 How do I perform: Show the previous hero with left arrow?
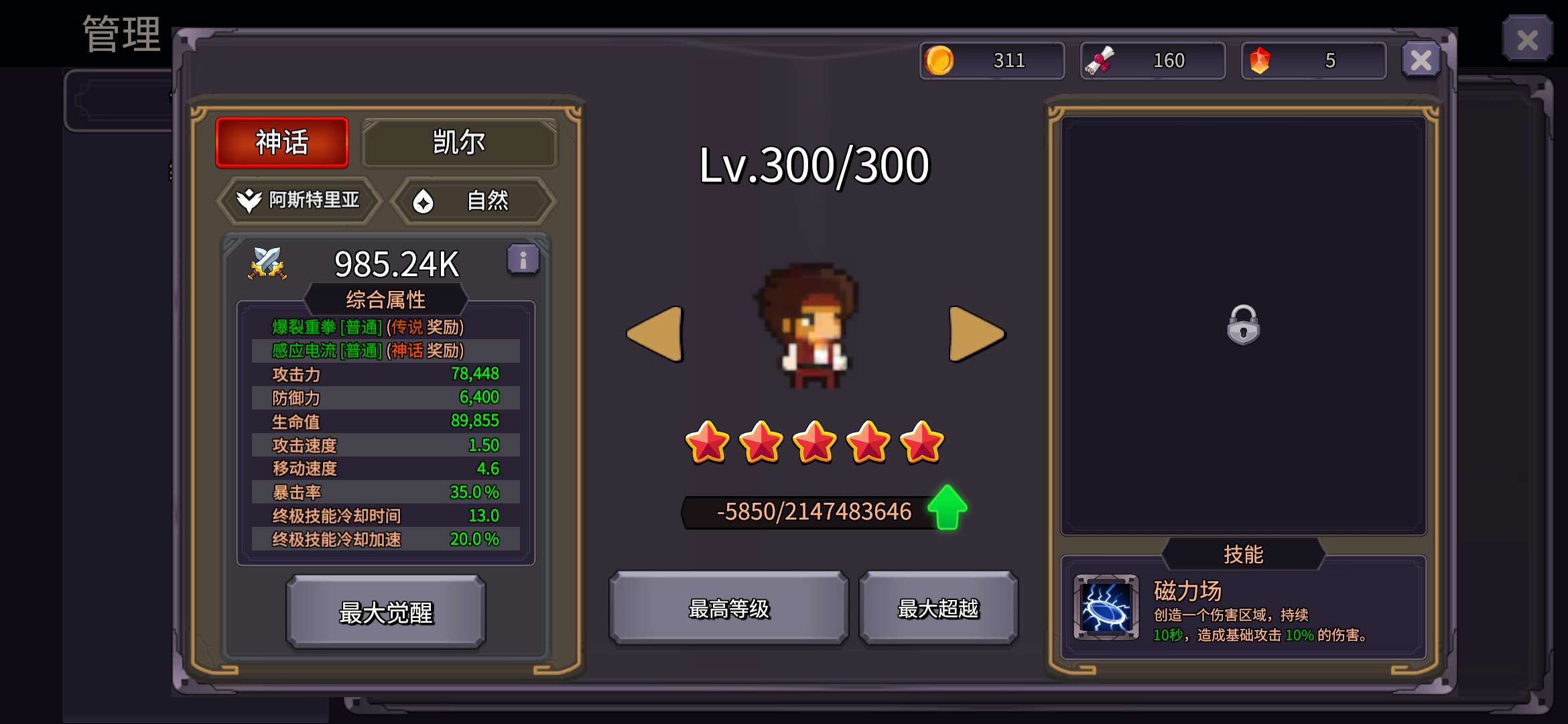[655, 334]
